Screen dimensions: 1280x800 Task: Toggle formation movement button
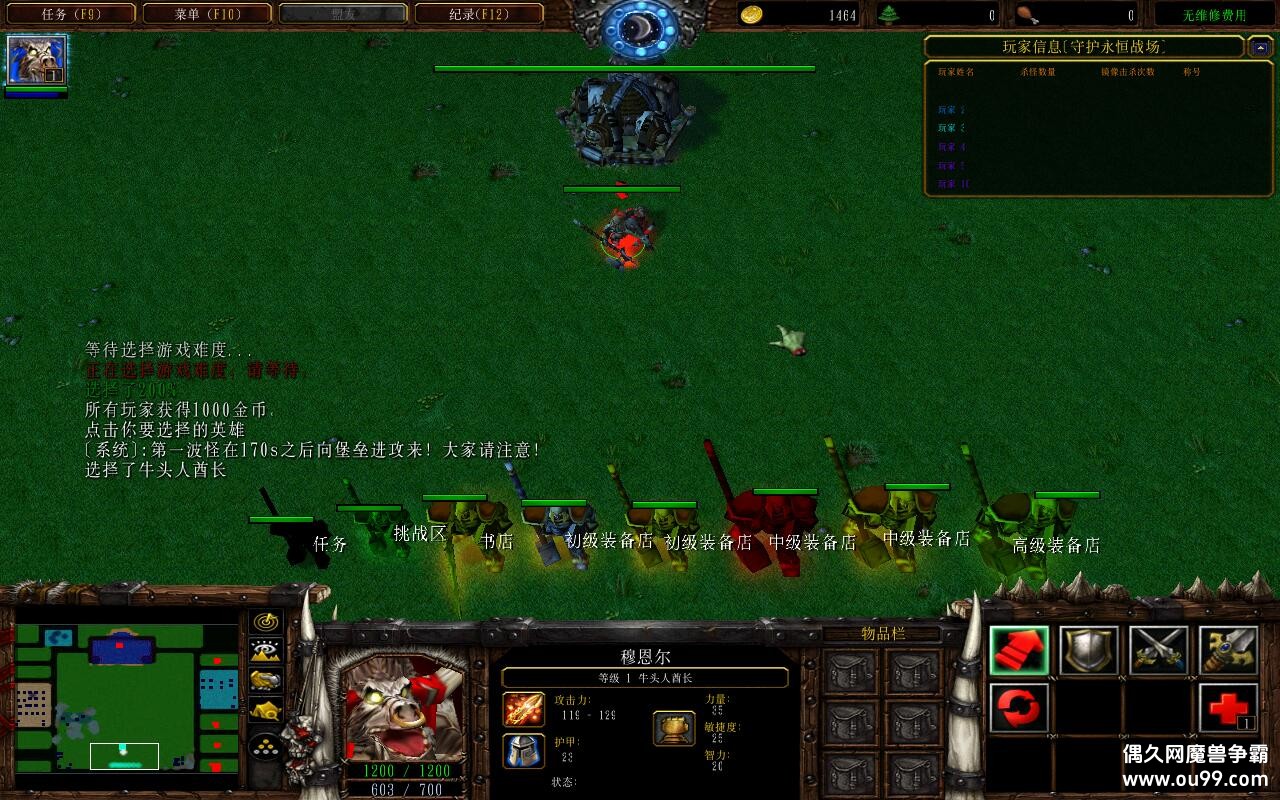[265, 746]
